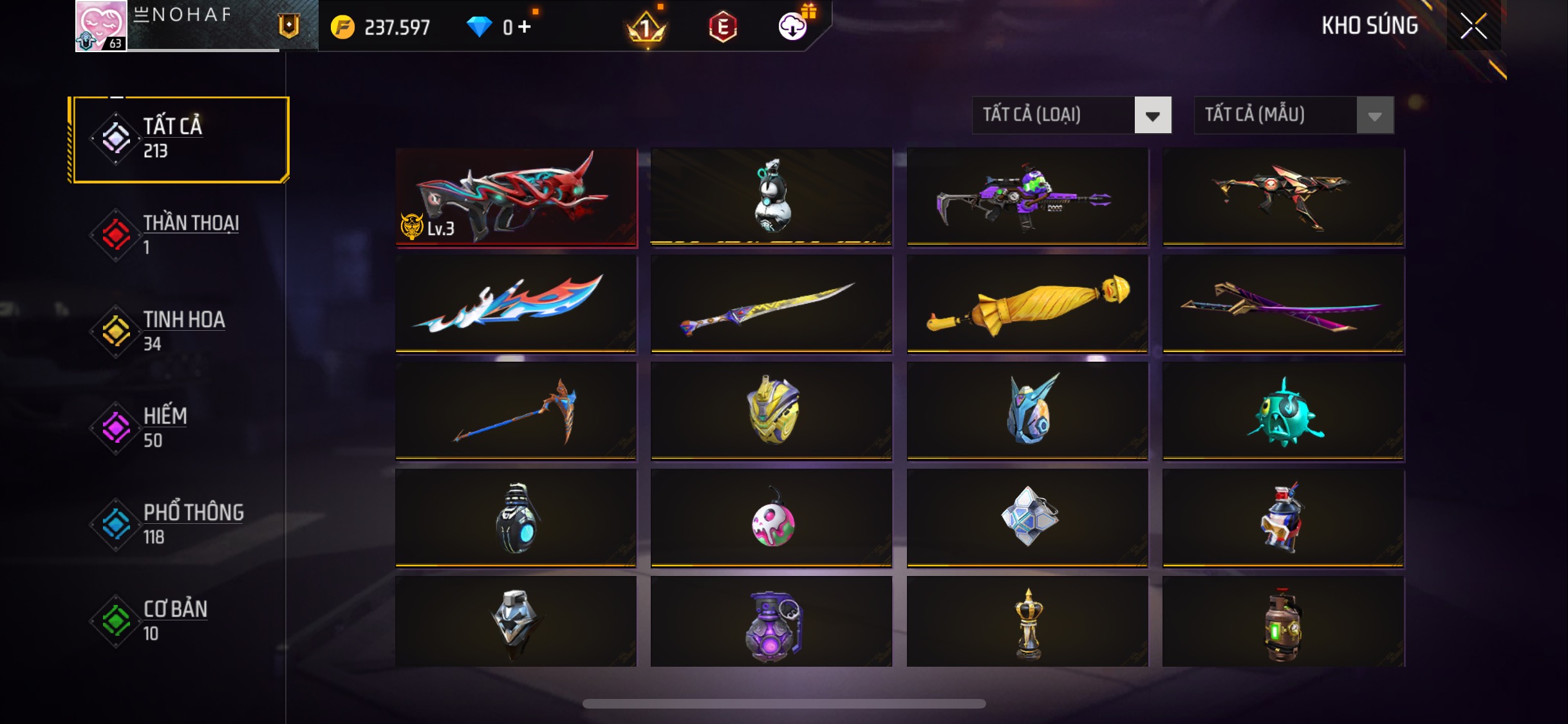Choose the yellow duck umbrella skin

[x=1027, y=304]
